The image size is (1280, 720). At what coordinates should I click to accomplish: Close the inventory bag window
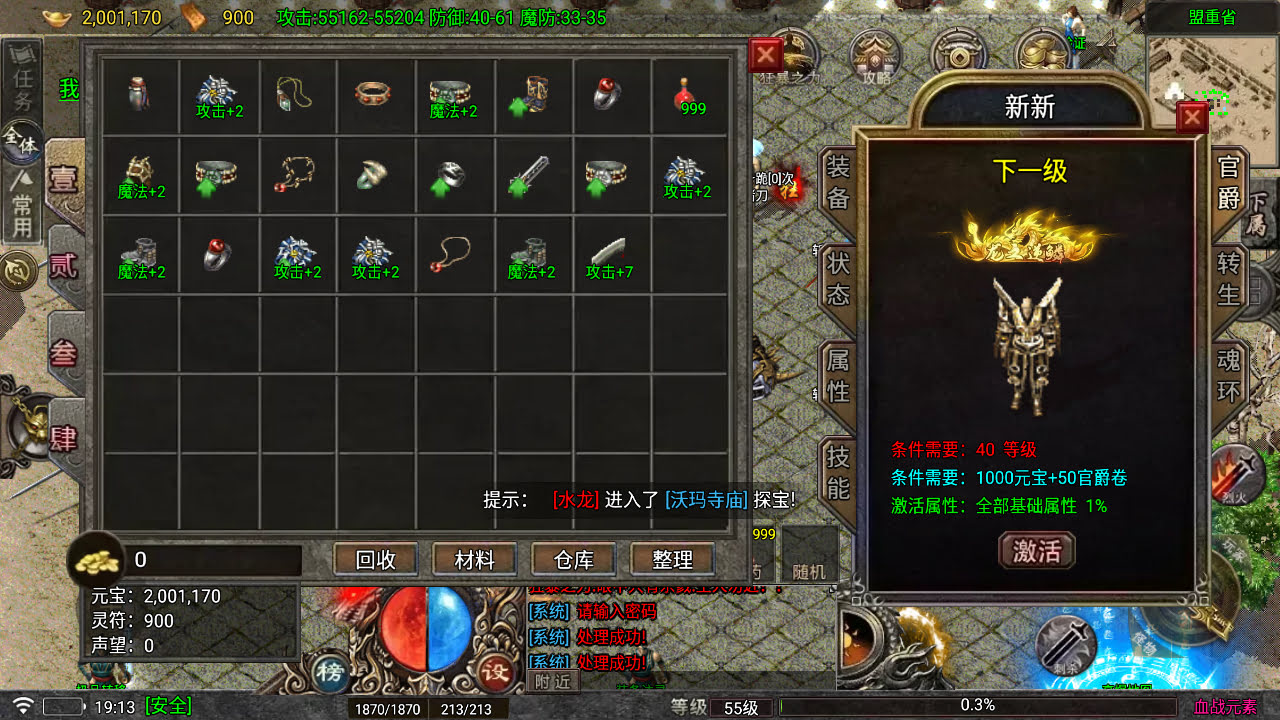tap(765, 55)
